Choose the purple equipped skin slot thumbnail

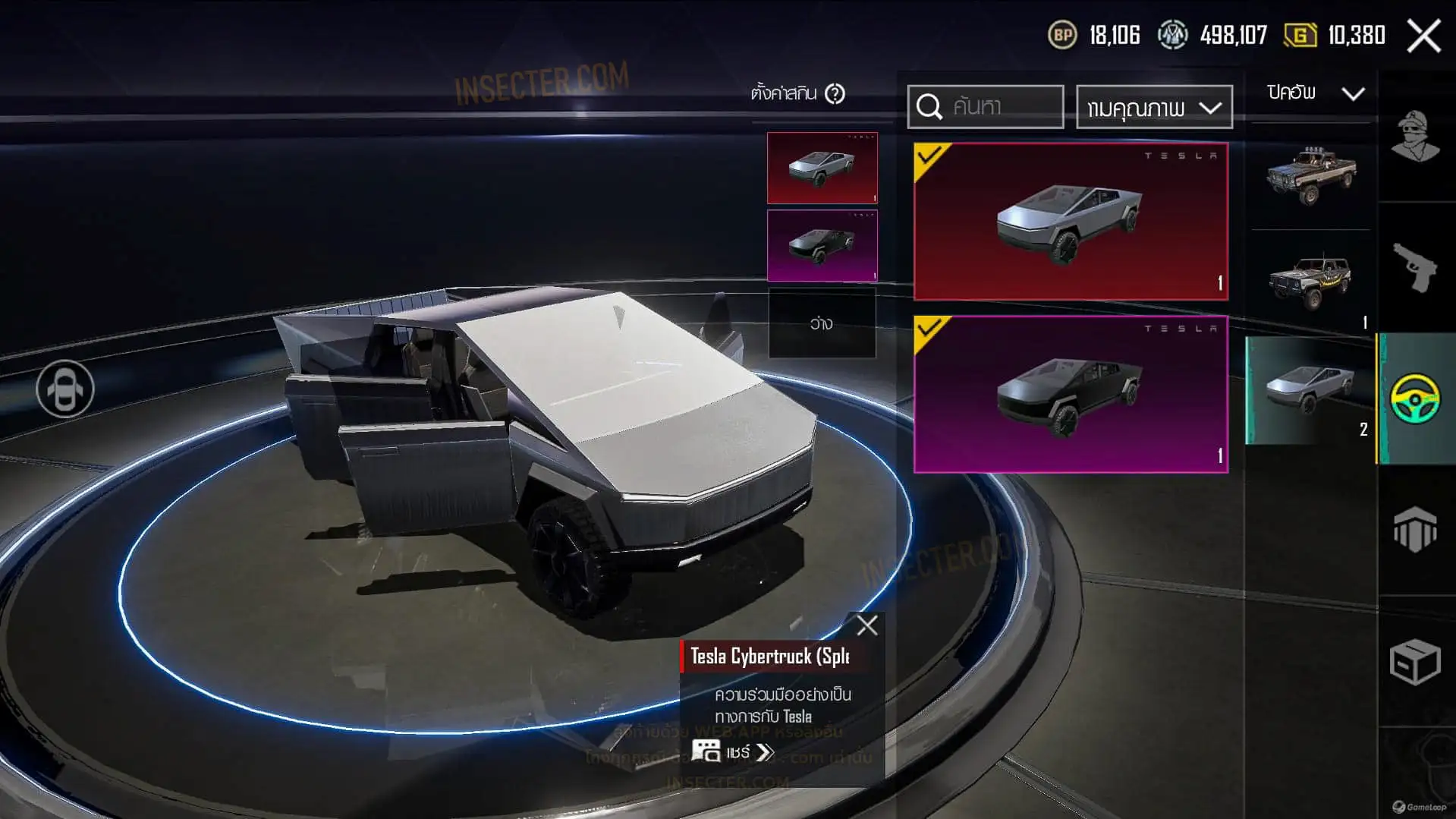[822, 246]
